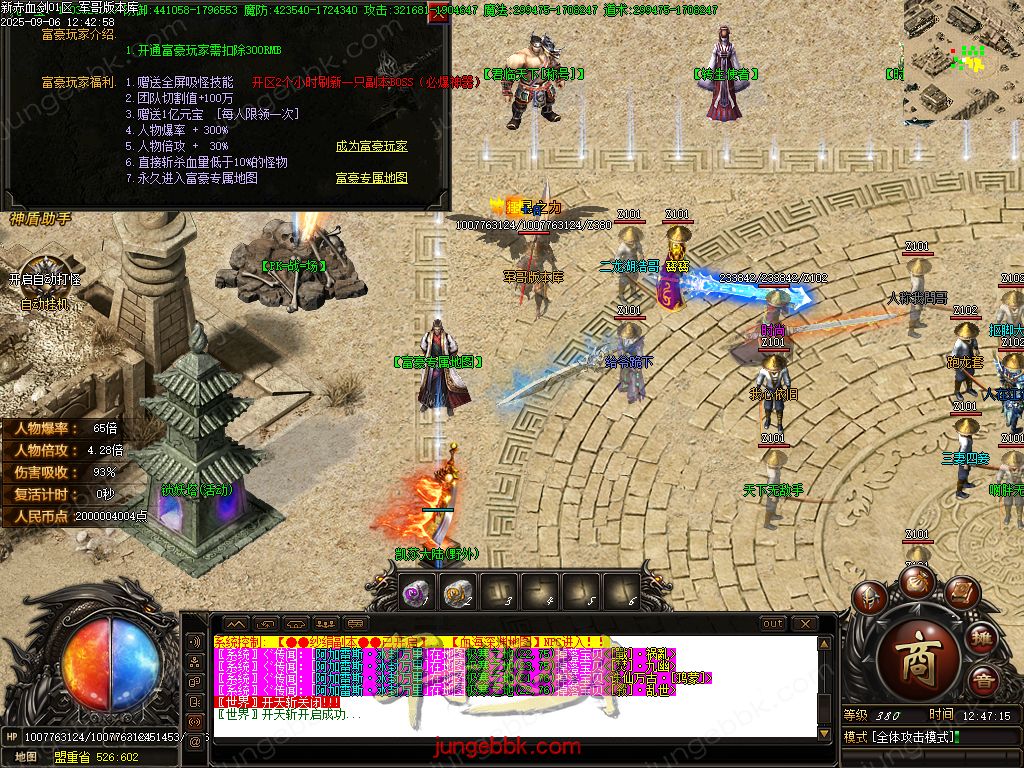Viewport: 1024px width, 768px height.
Task: Toggle the 音 sound button
Action: pyautogui.click(x=983, y=680)
